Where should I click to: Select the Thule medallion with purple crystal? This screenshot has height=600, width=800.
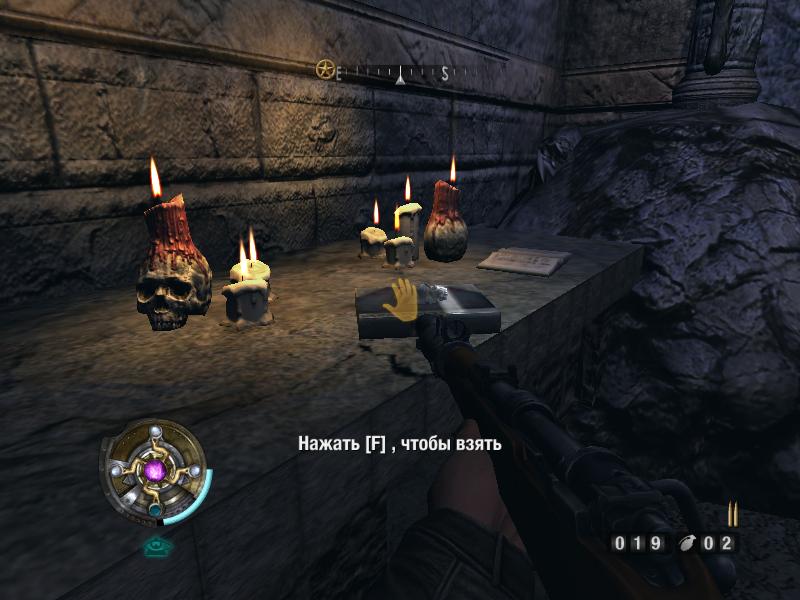tap(154, 470)
